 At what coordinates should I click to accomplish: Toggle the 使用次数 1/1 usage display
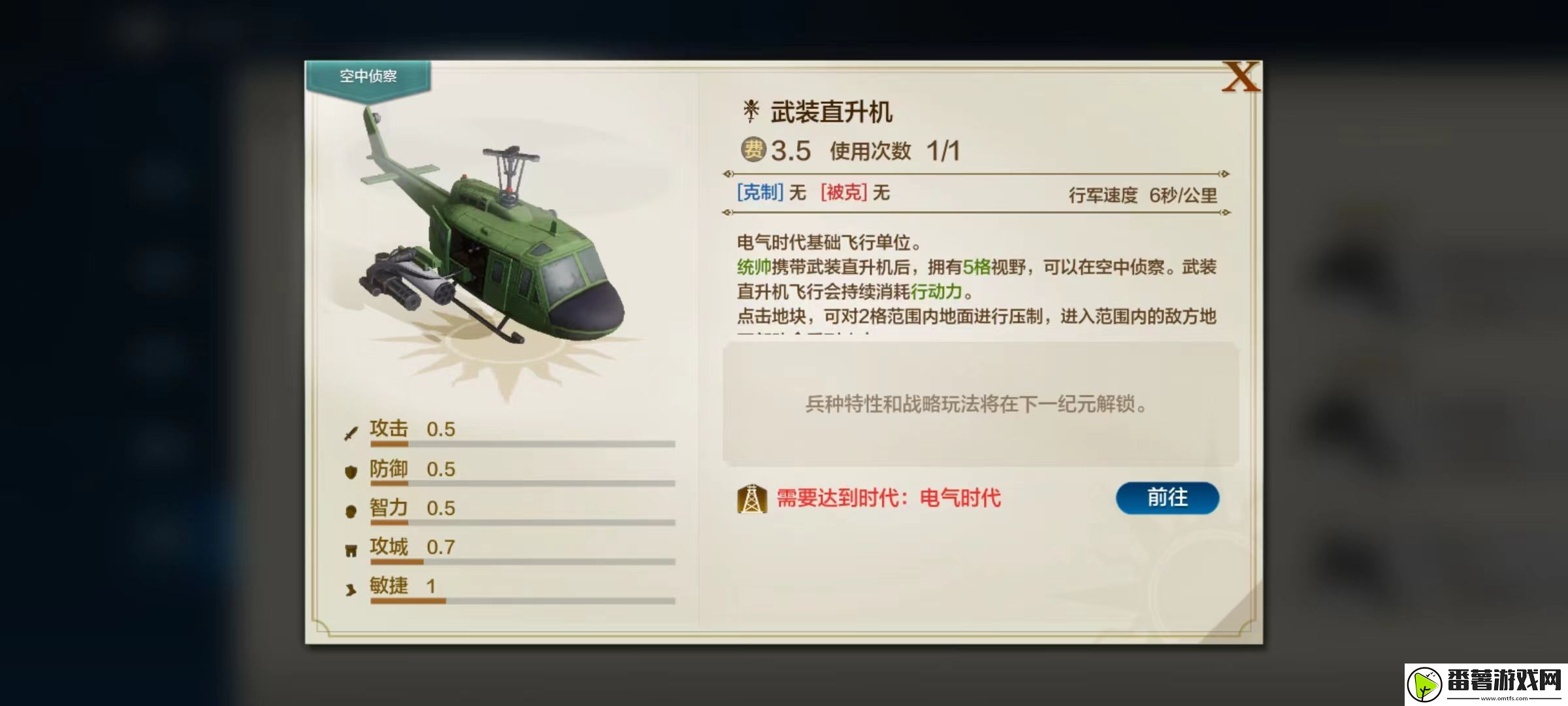tap(896, 150)
